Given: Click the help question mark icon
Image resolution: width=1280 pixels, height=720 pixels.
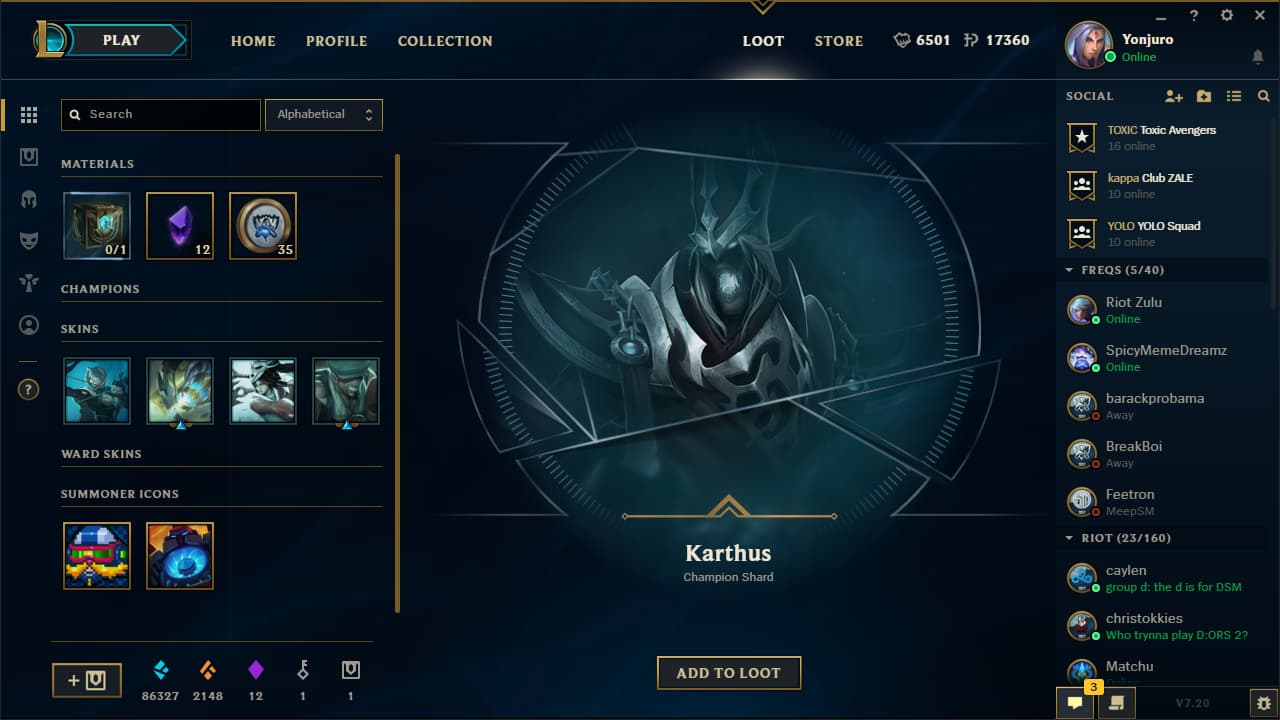Looking at the screenshot, I should click(x=28, y=389).
